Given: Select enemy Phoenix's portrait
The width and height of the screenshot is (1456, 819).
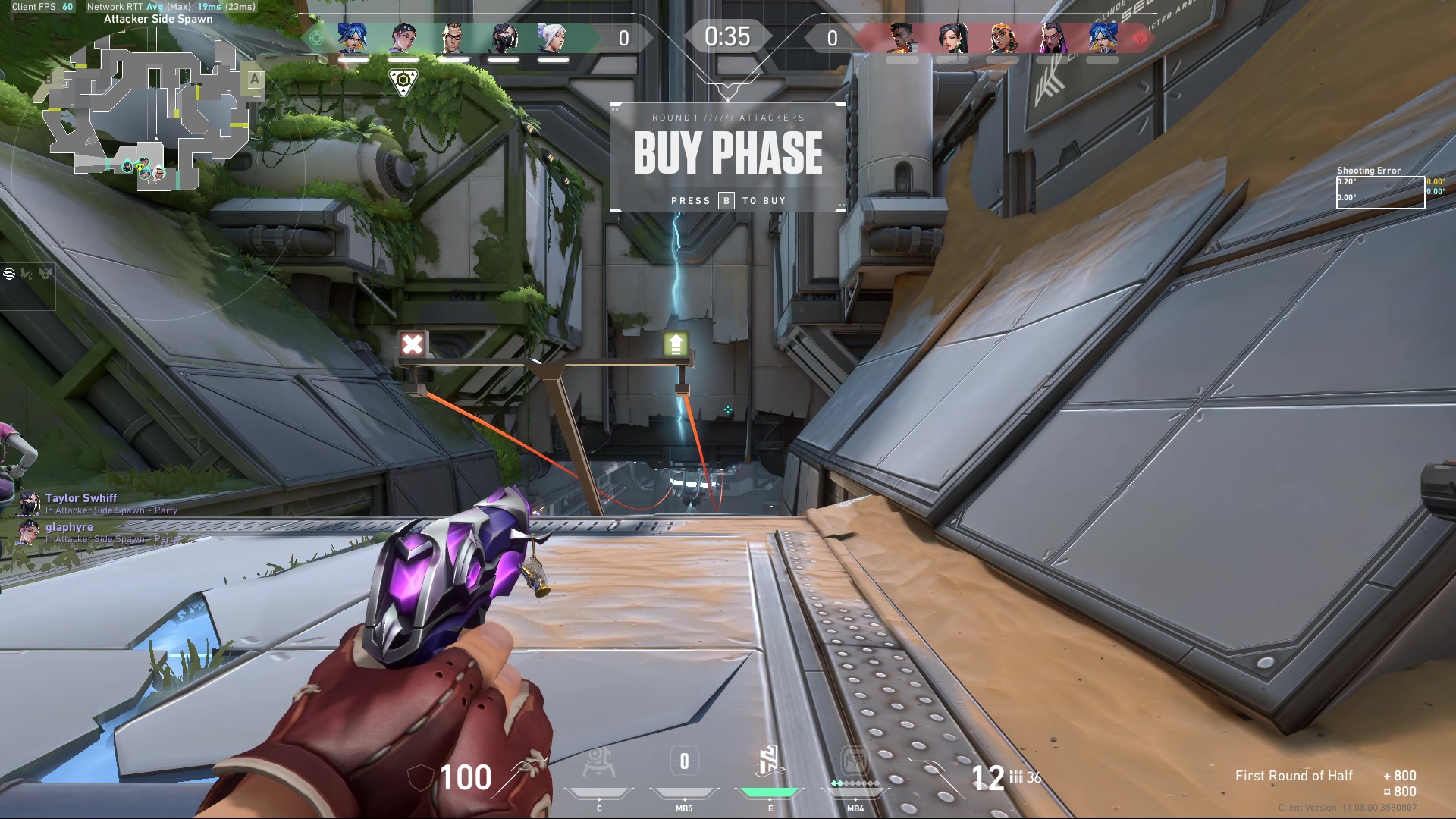Looking at the screenshot, I should tap(902, 37).
